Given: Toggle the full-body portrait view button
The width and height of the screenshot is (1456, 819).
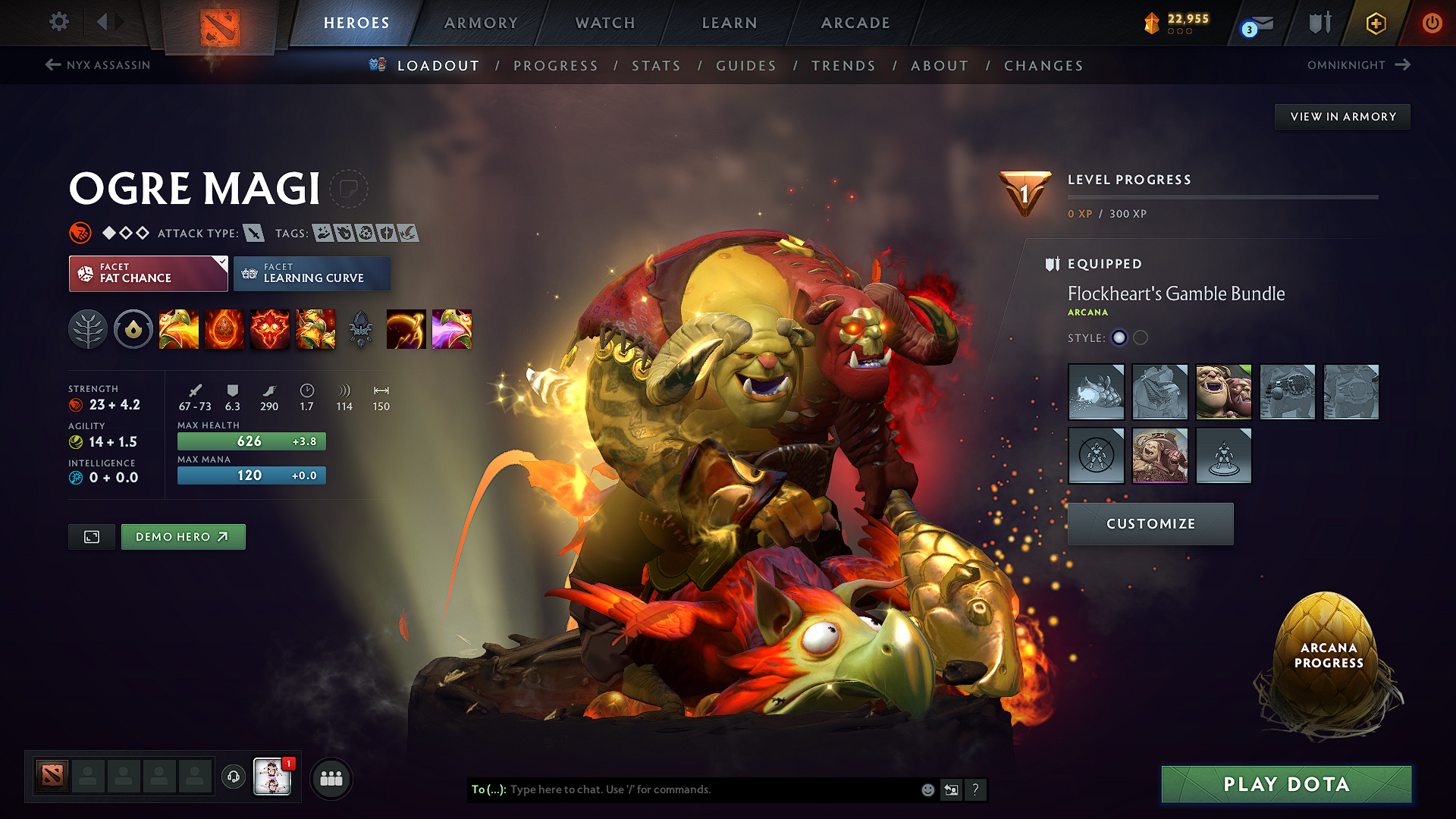Looking at the screenshot, I should point(91,536).
